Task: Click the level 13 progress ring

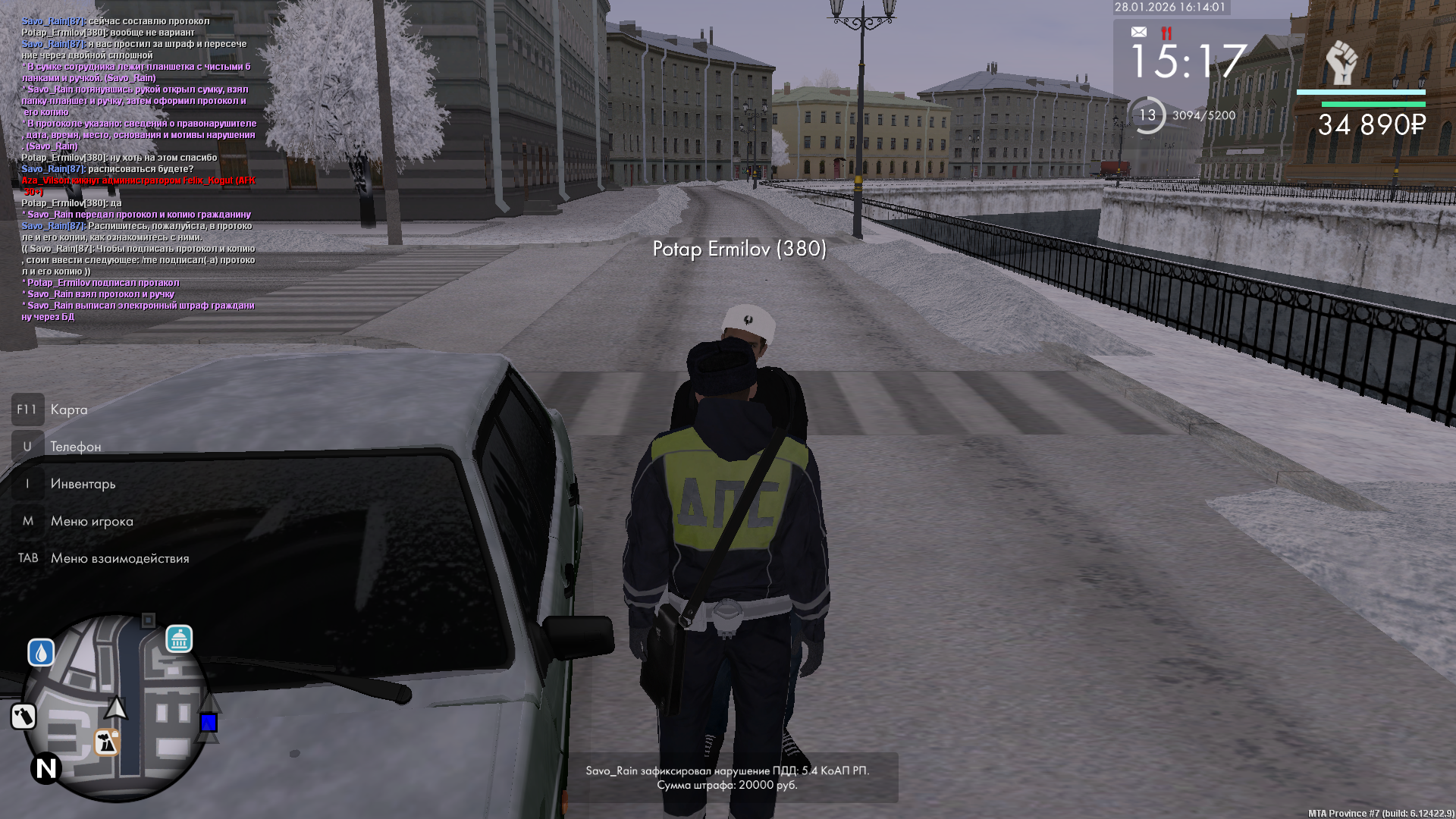Action: [1147, 115]
